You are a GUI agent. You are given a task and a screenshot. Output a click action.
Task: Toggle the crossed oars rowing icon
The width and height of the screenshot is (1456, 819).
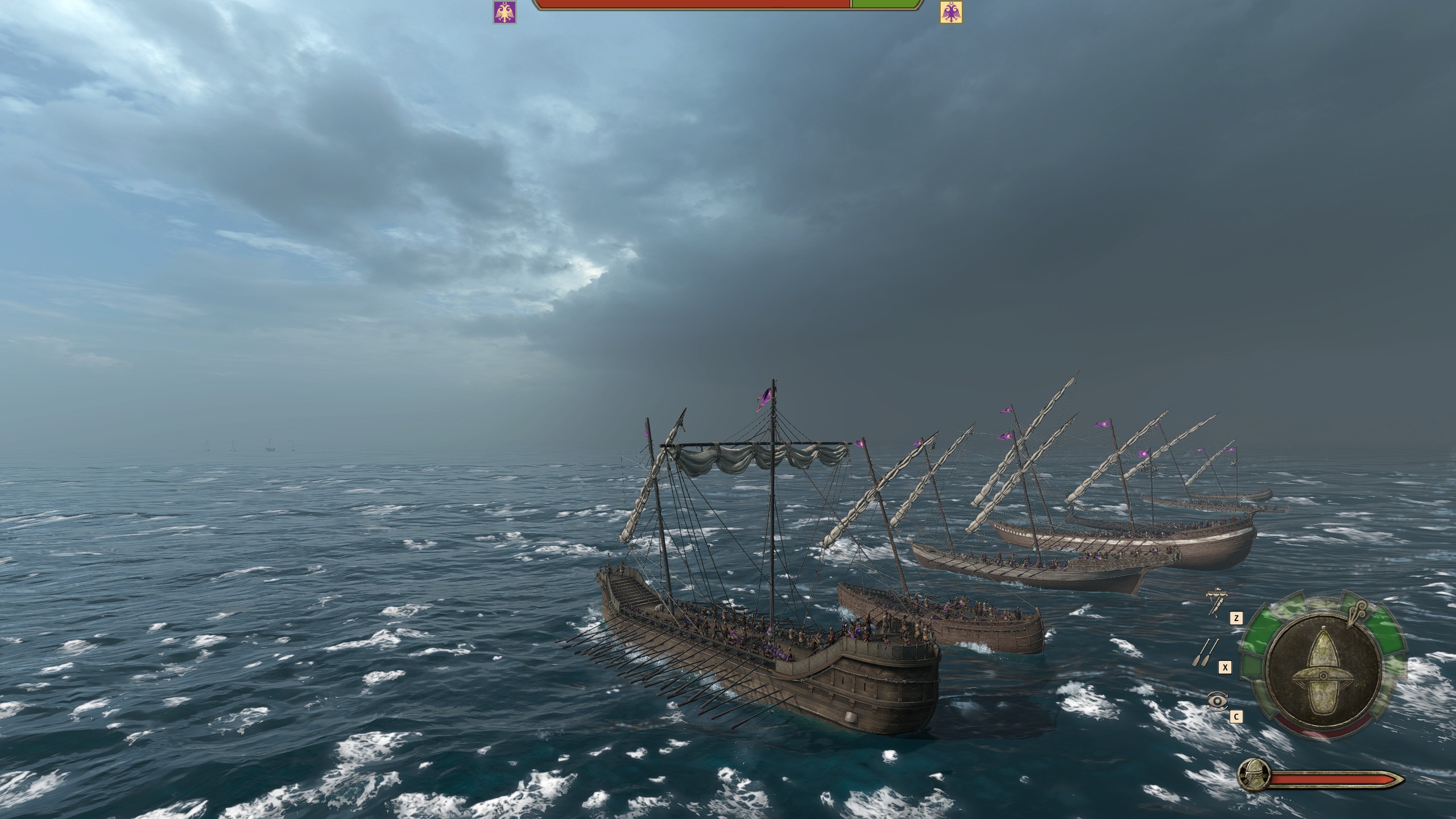coord(1205,653)
